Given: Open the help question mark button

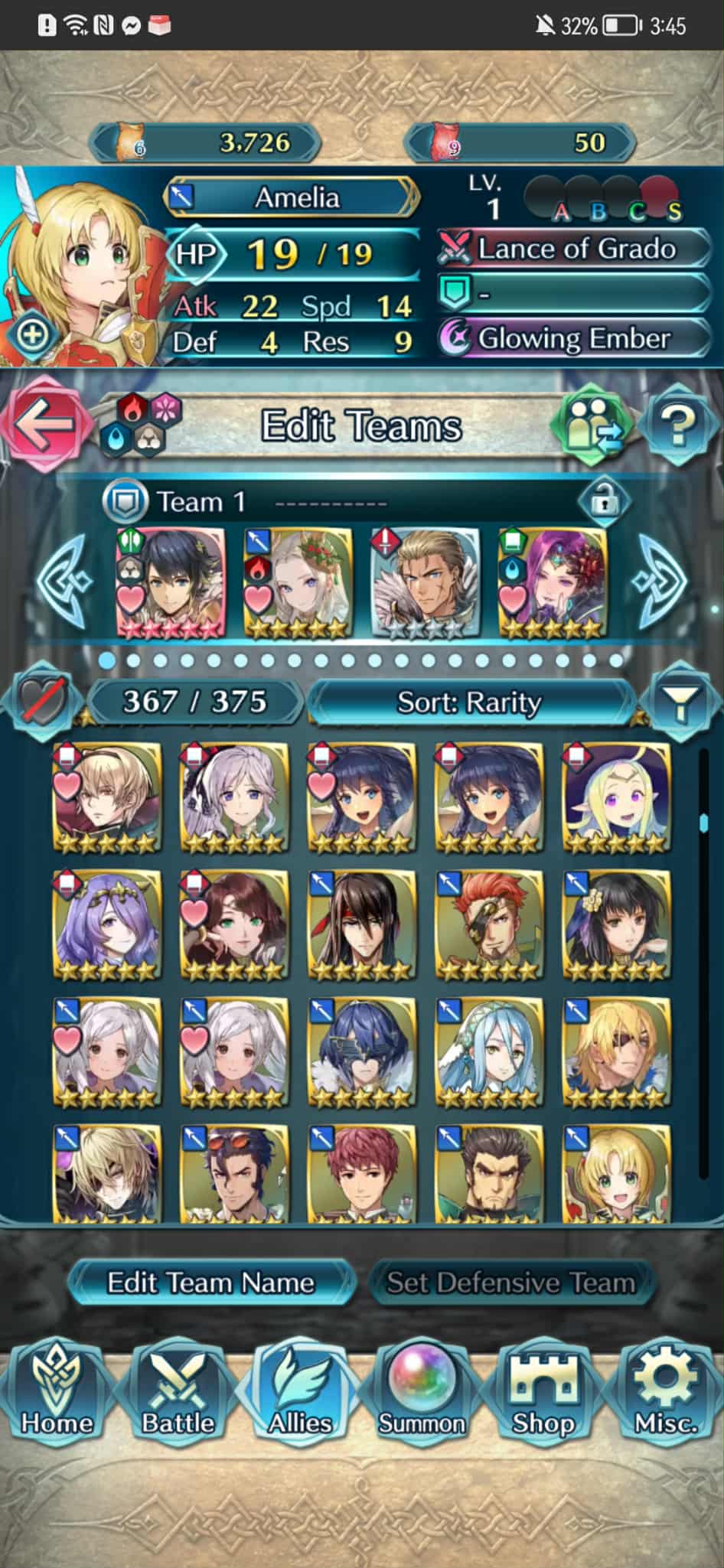Looking at the screenshot, I should (678, 425).
